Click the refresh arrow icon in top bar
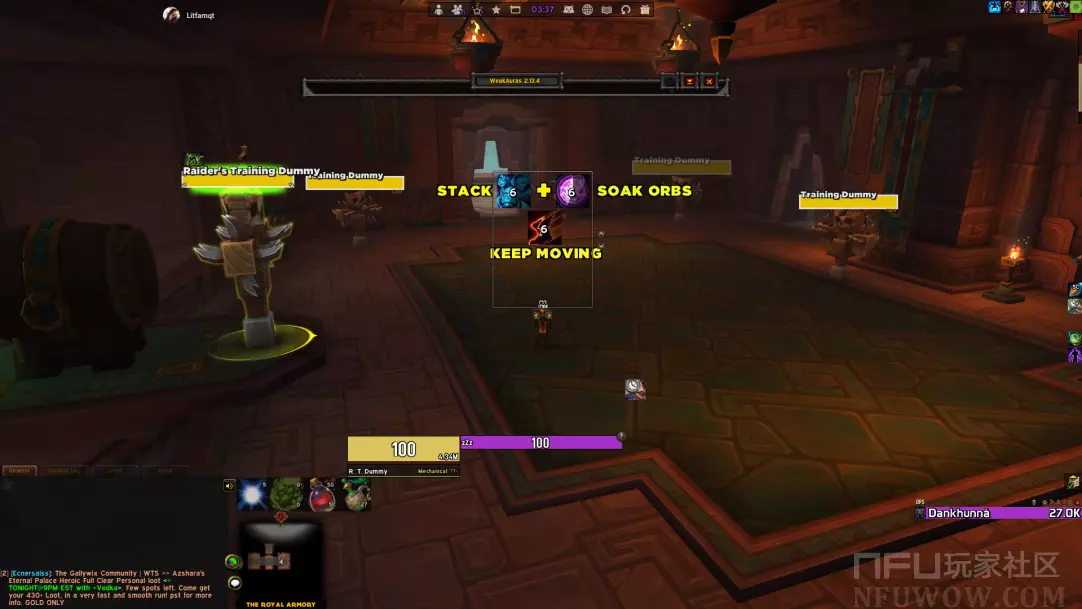This screenshot has height=609, width=1082. 625,10
